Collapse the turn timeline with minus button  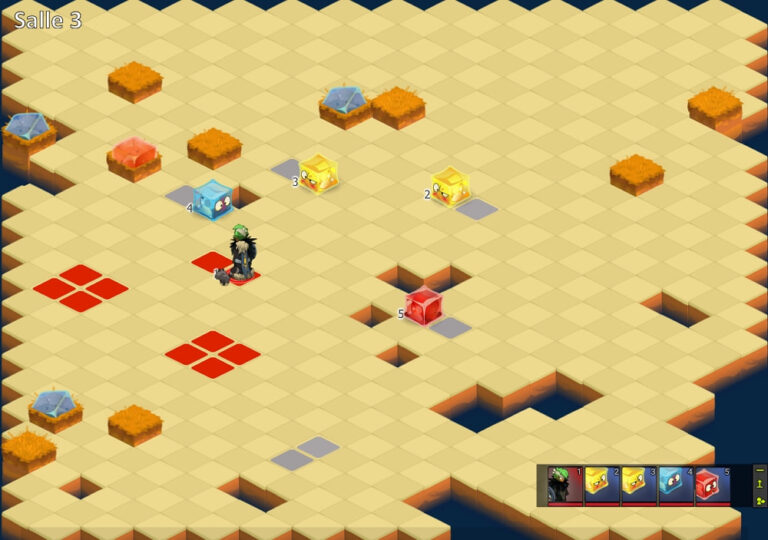coord(760,470)
